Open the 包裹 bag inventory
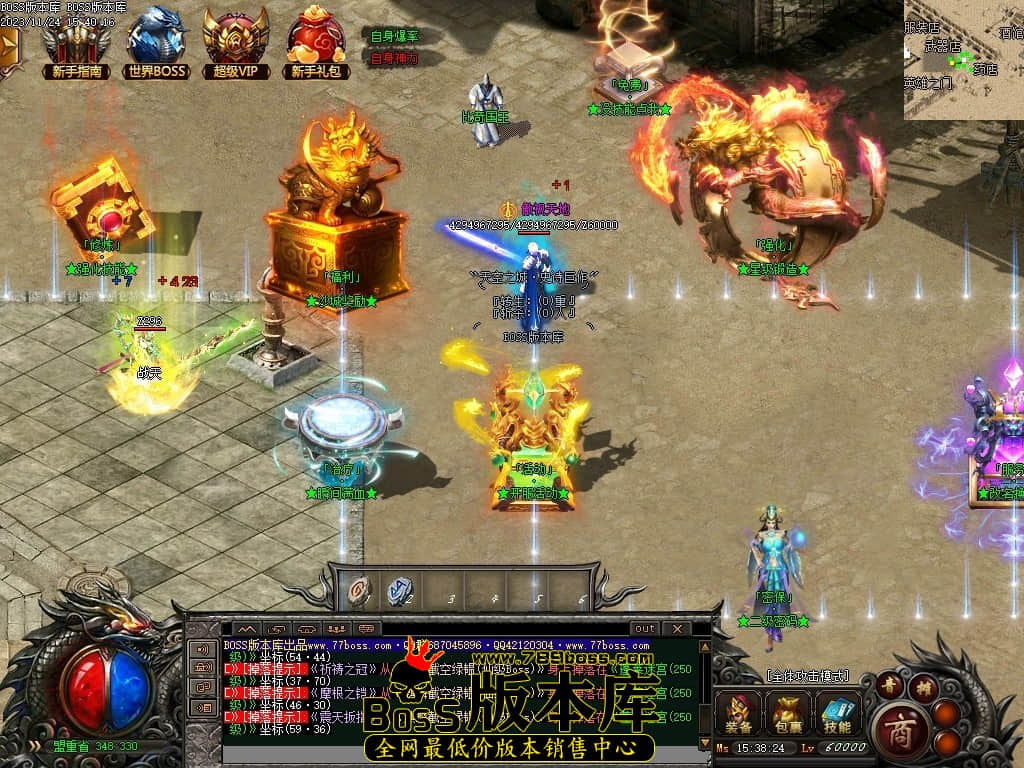This screenshot has height=768, width=1024. tap(788, 713)
